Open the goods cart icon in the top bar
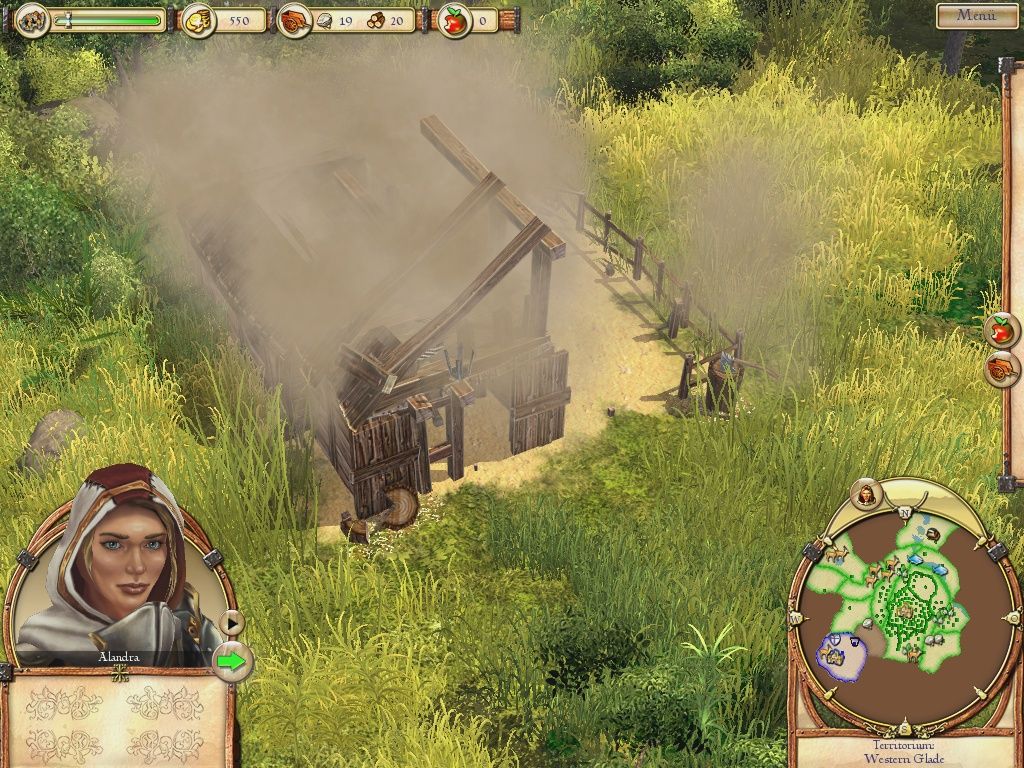 (293, 19)
